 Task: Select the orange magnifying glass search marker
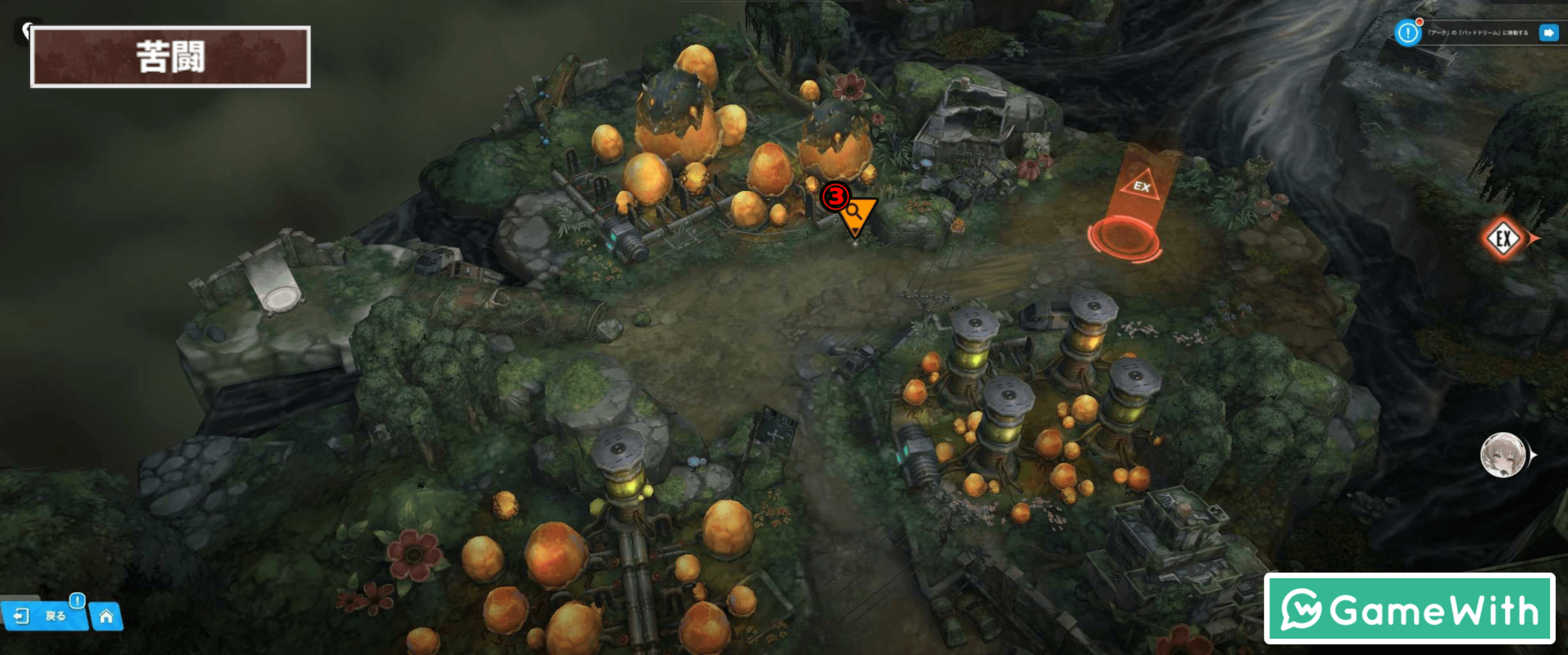coord(856,214)
